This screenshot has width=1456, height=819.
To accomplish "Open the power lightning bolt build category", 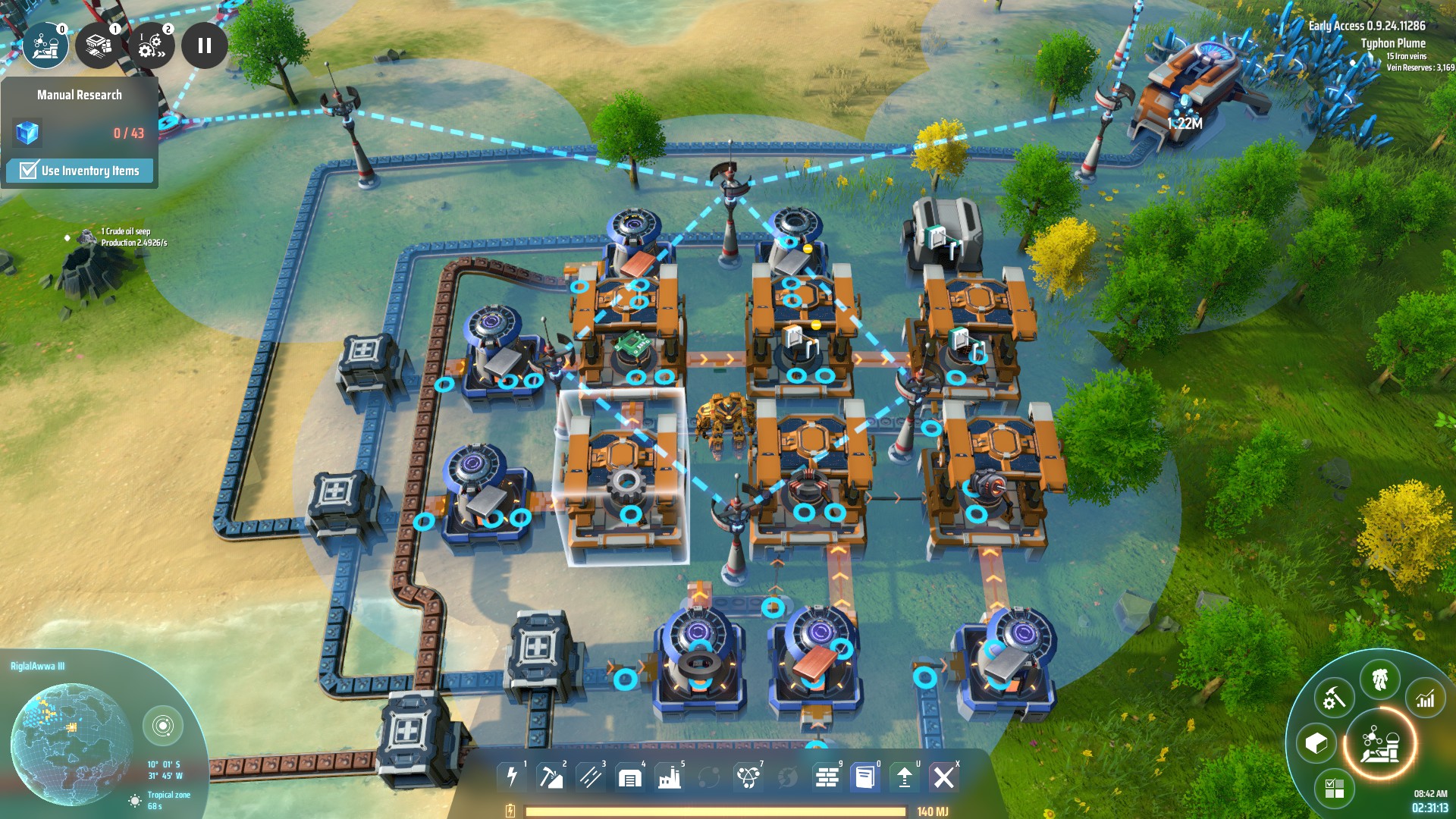I will (x=512, y=777).
